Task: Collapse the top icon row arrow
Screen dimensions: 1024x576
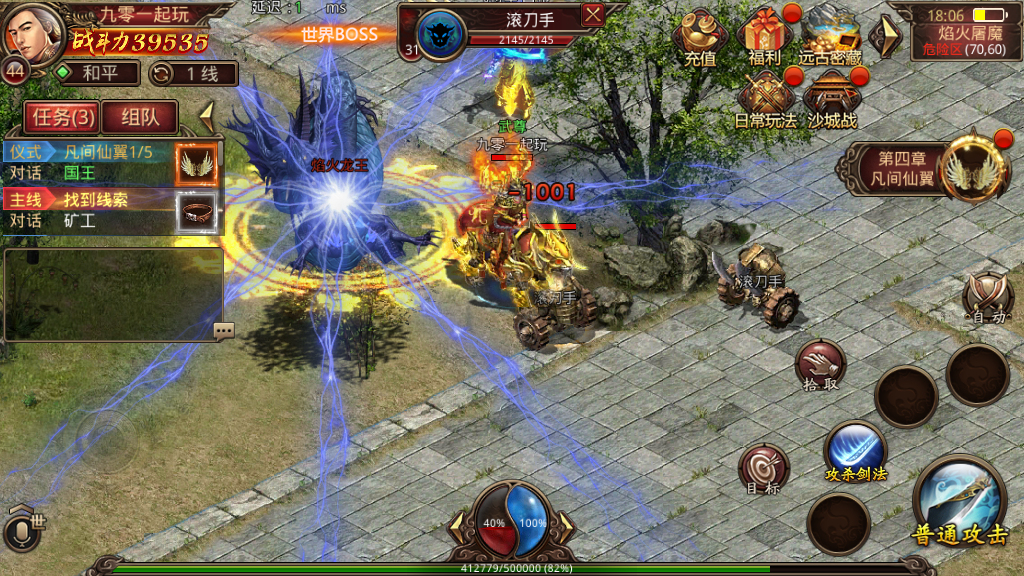Action: 884,37
